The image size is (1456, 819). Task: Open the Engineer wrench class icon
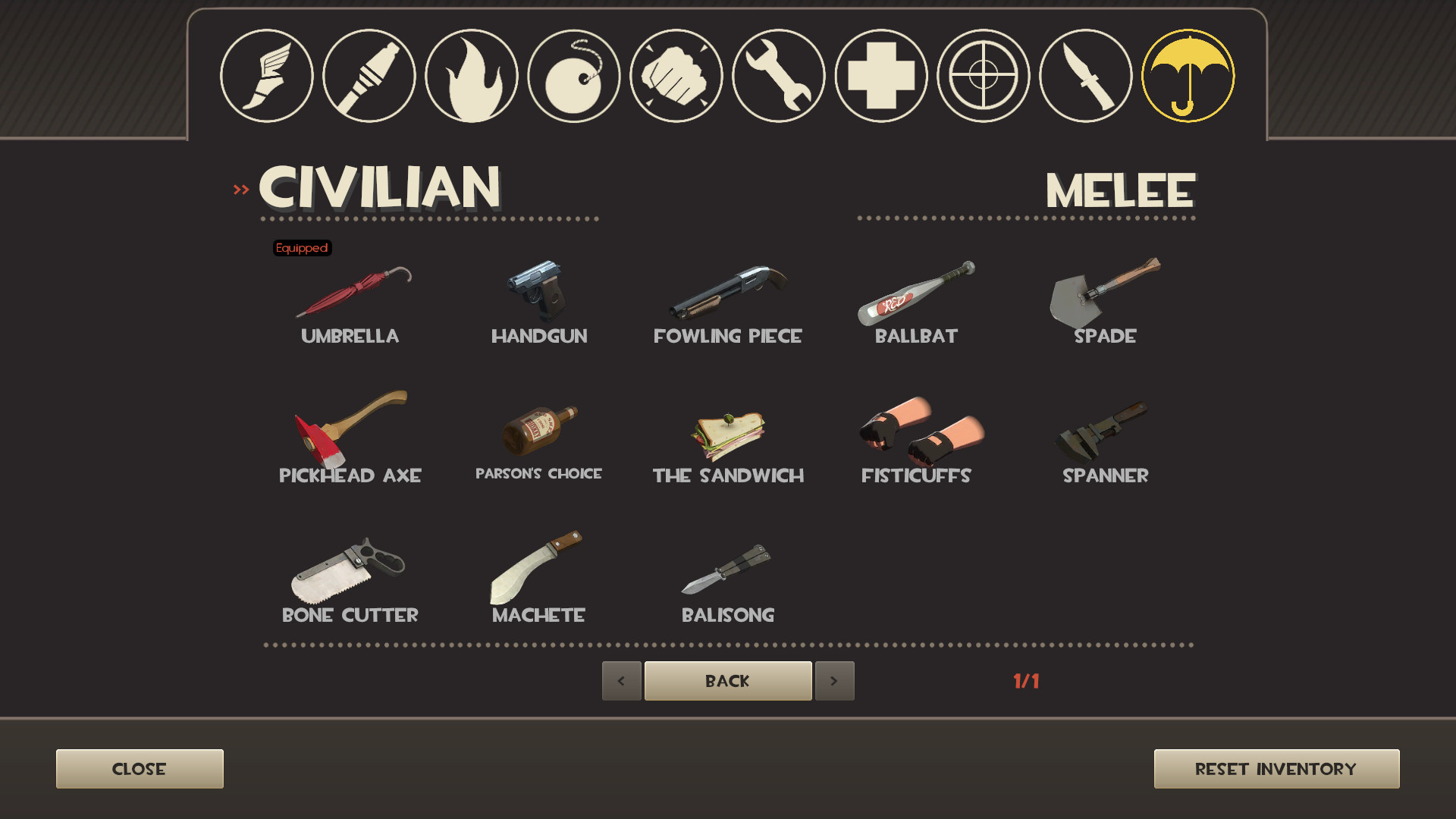tap(779, 75)
